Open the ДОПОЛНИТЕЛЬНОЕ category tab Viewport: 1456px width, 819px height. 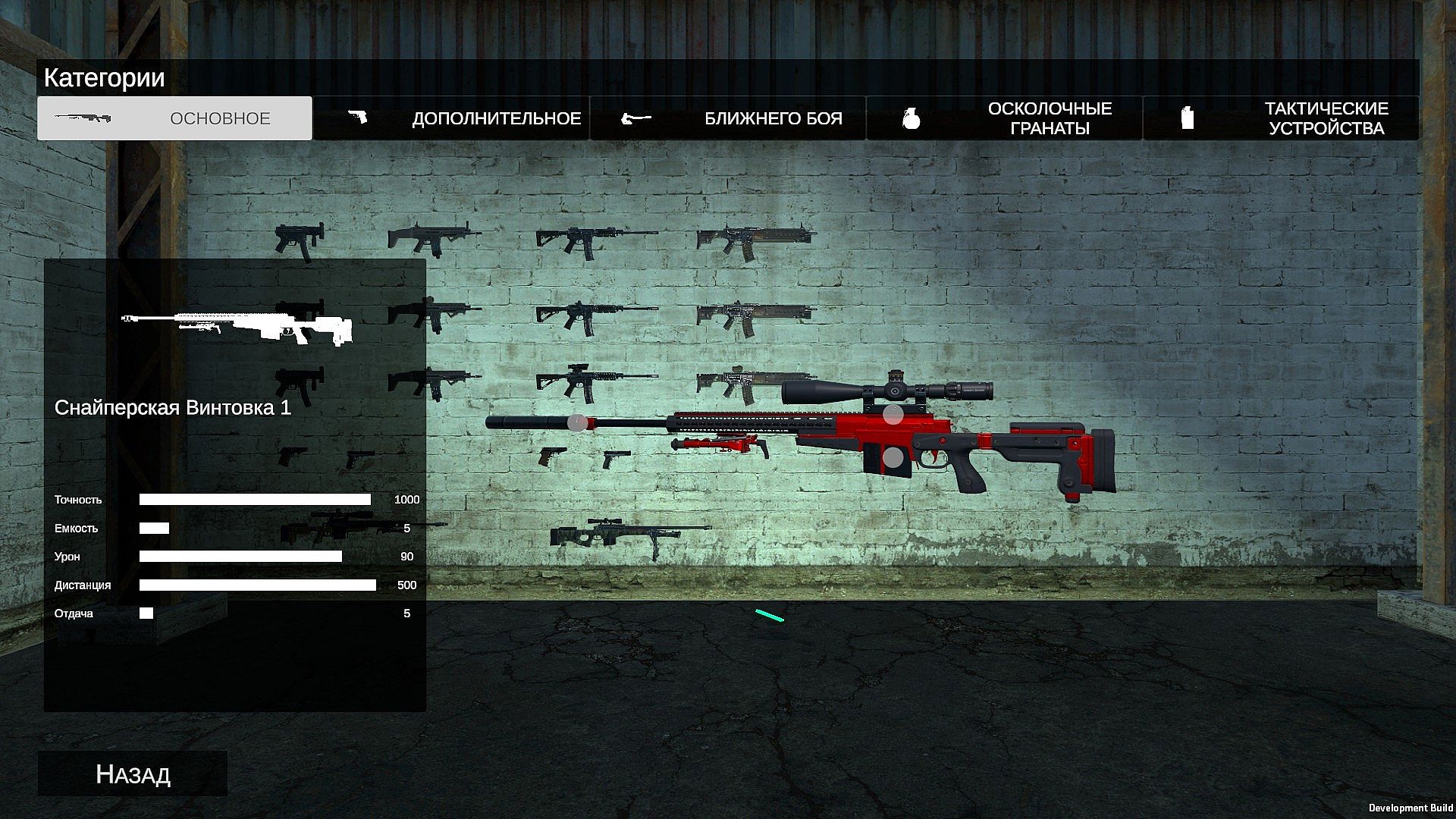[x=452, y=118]
